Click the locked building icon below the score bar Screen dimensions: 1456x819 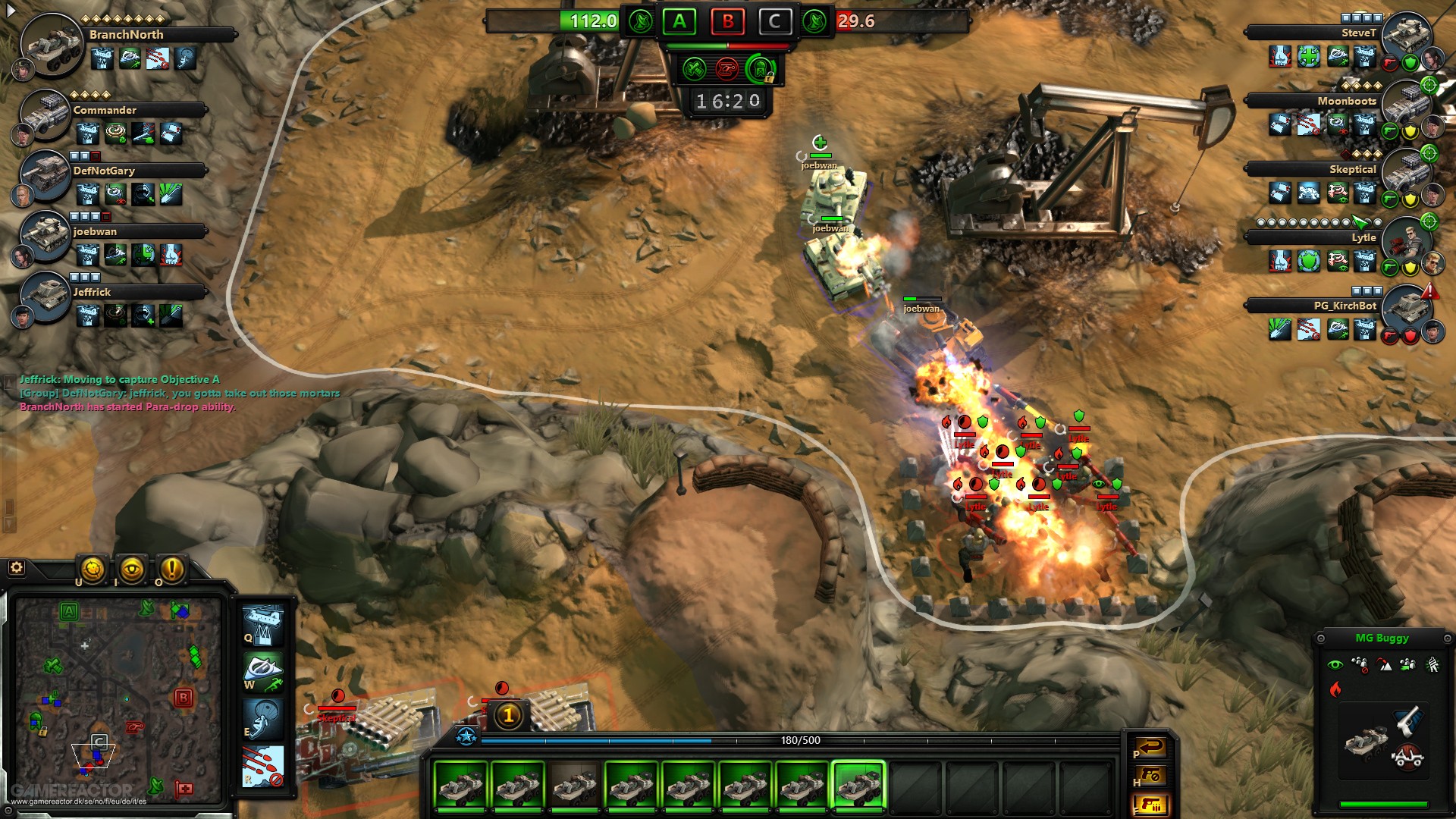(x=759, y=71)
